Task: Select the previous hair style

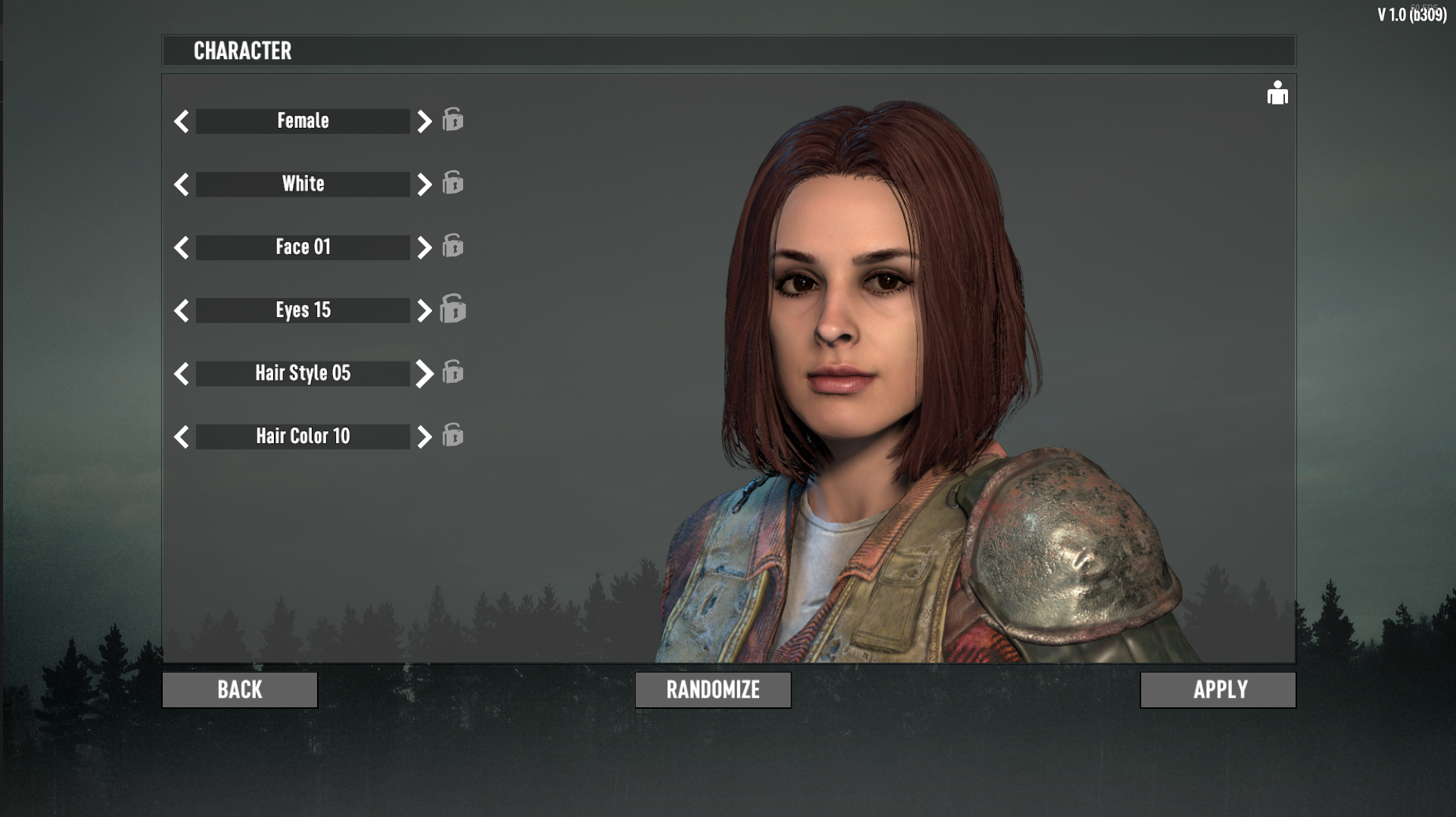Action: pyautogui.click(x=182, y=373)
